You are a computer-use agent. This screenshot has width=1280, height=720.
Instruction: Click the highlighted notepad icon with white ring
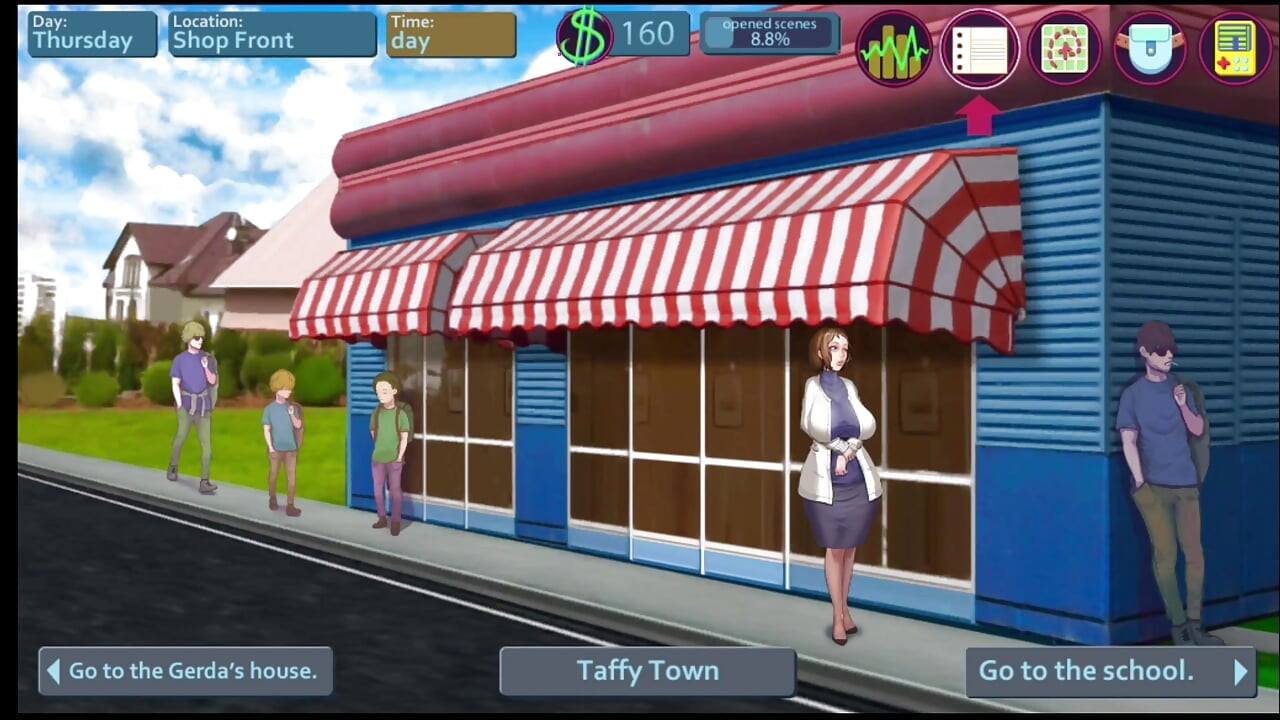980,48
